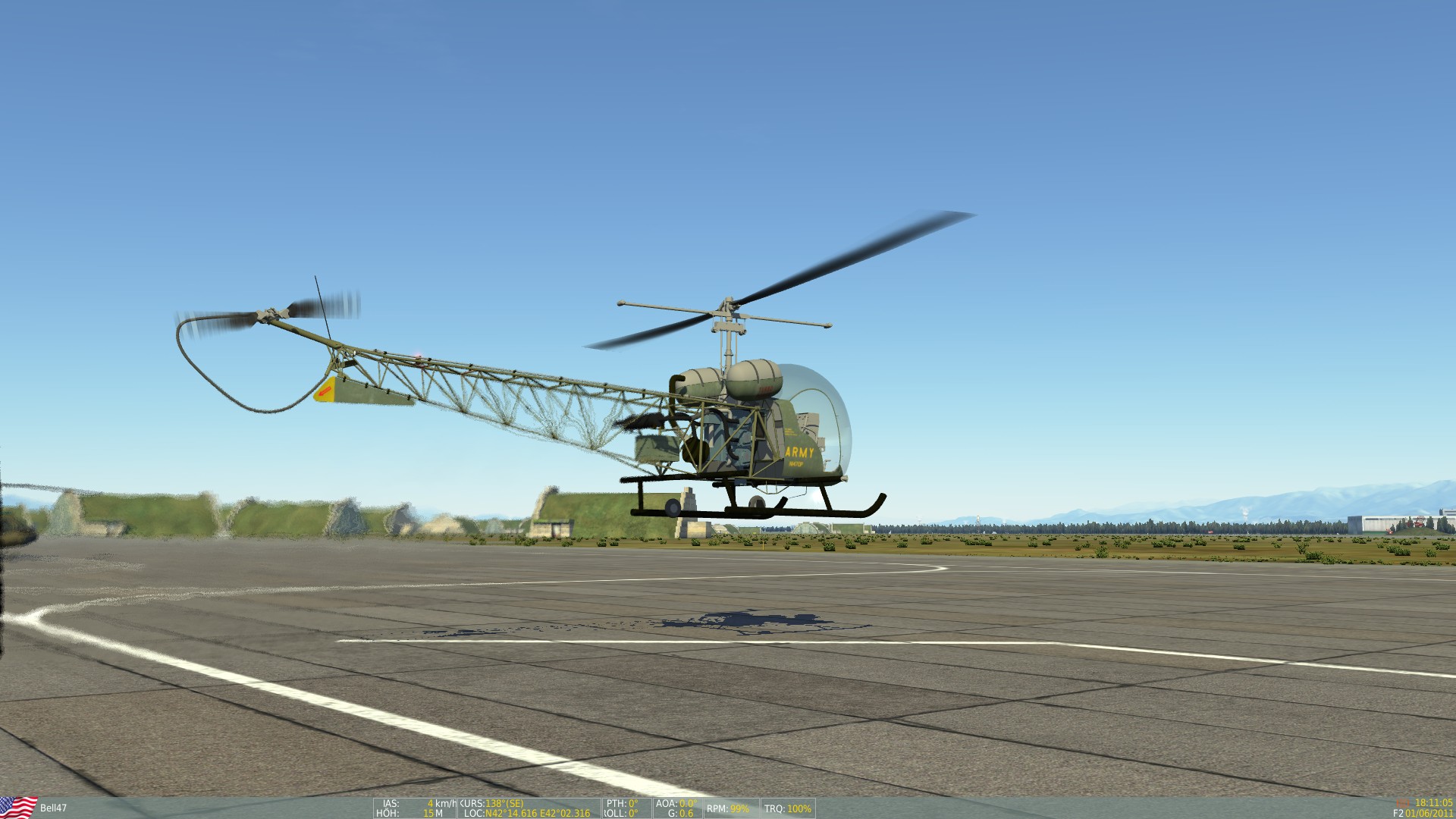Click the G-load 0.6 indicator
This screenshot has height=819, width=1456.
680,813
